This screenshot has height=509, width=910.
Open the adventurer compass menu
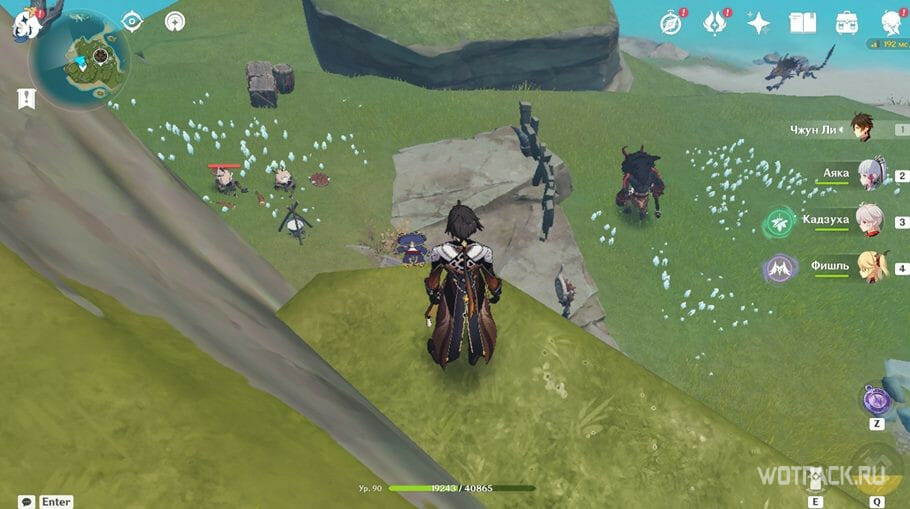tap(669, 22)
